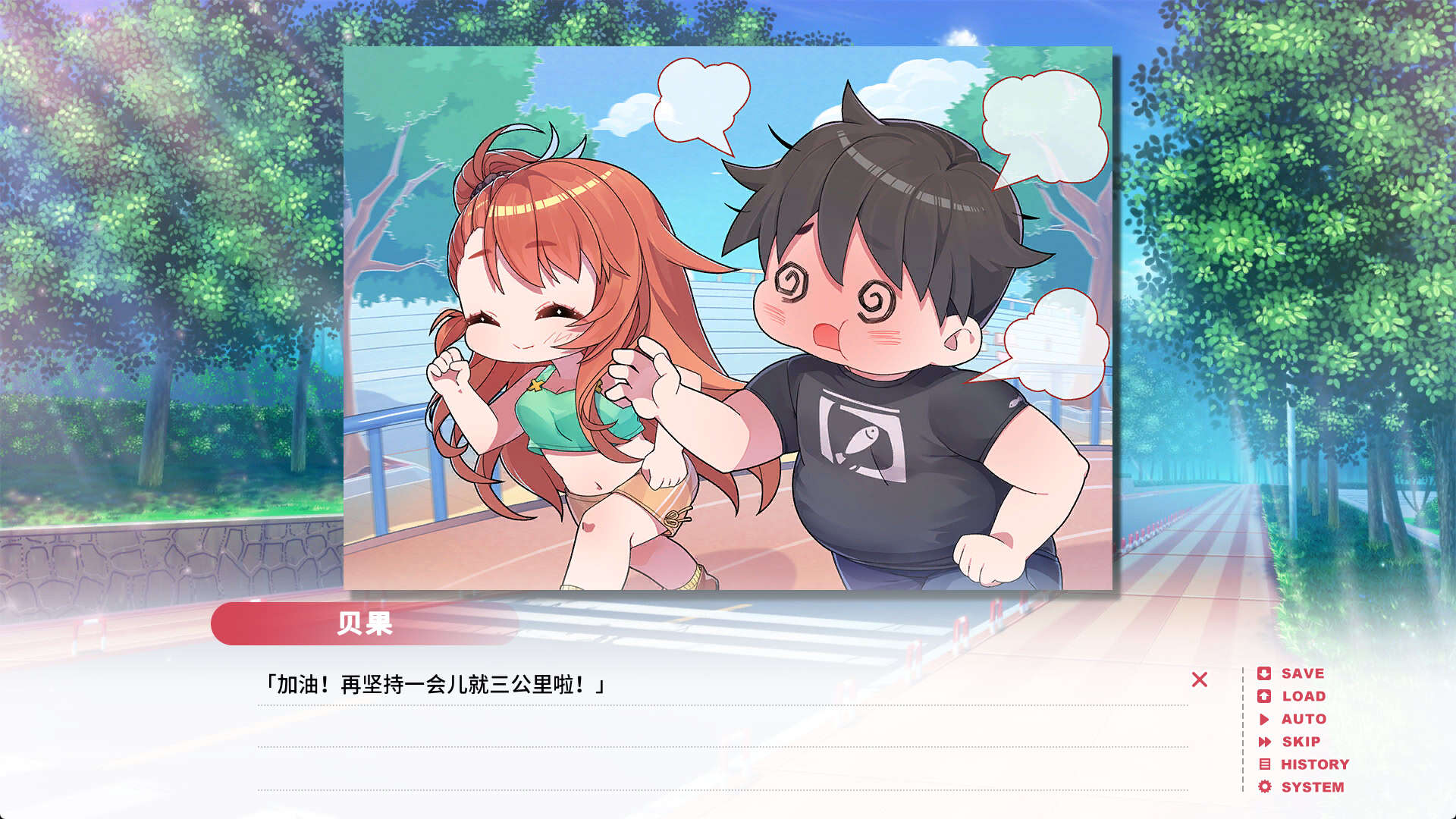1456x819 pixels.
Task: Click the LOAD button to load a game
Action: click(1301, 696)
